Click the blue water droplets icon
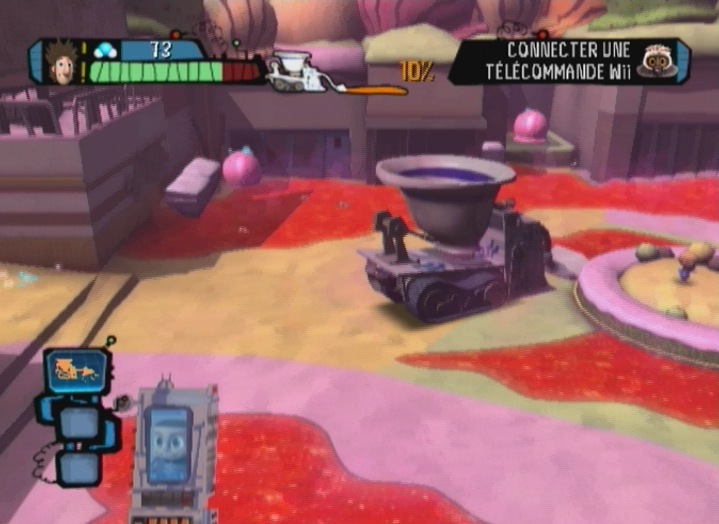719x524 pixels. 106,49
